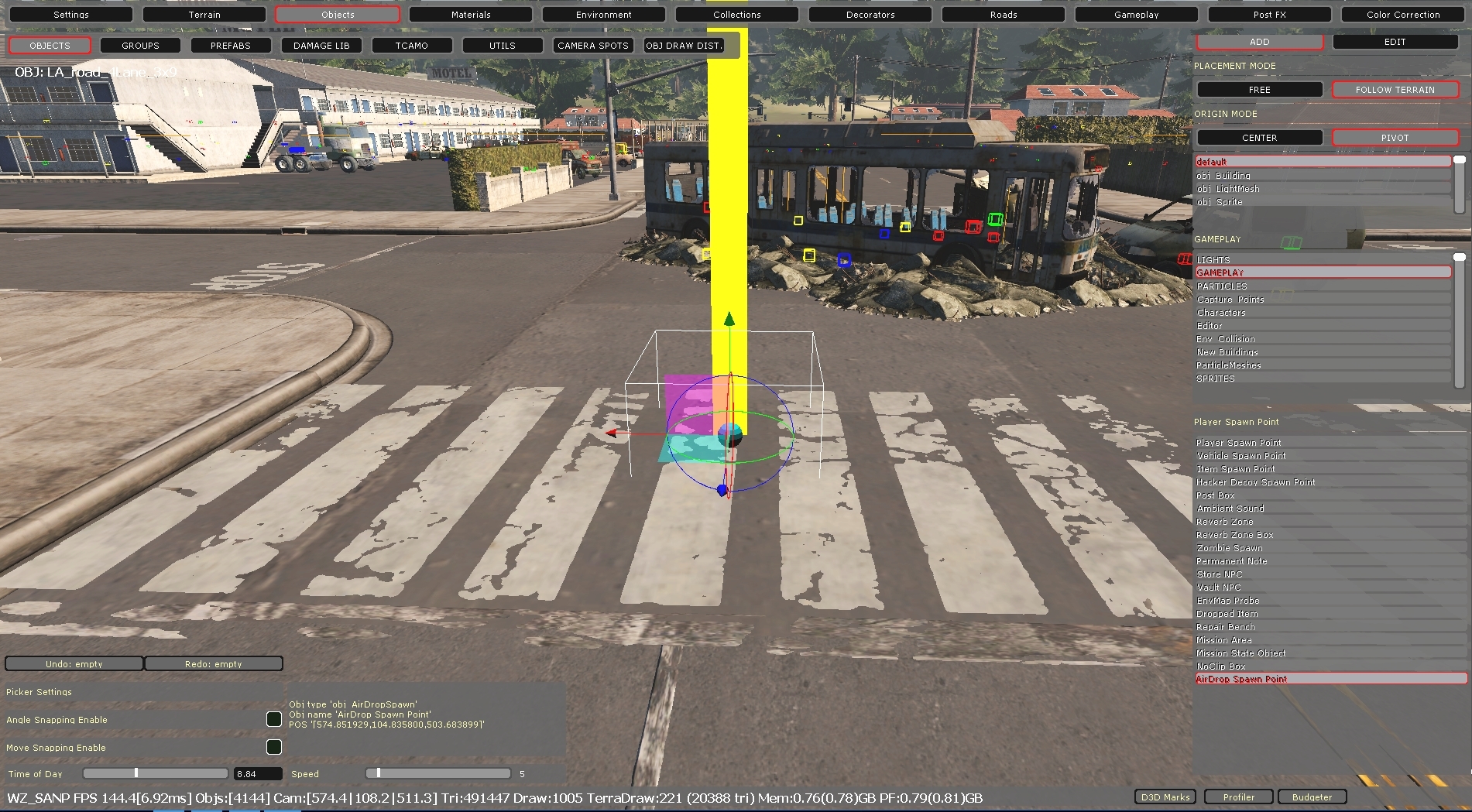
Task: Open the CAMERA SPOTS sub-tab
Action: click(x=592, y=45)
